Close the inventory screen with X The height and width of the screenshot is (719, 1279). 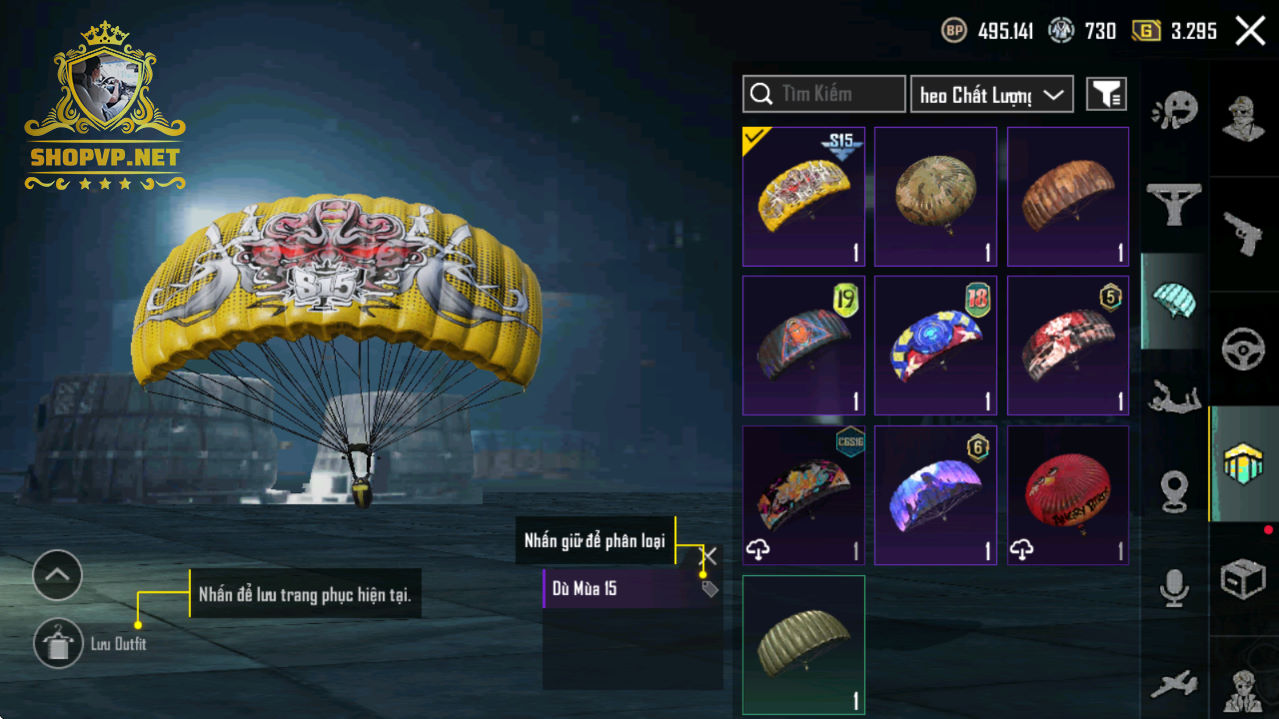[x=1250, y=31]
